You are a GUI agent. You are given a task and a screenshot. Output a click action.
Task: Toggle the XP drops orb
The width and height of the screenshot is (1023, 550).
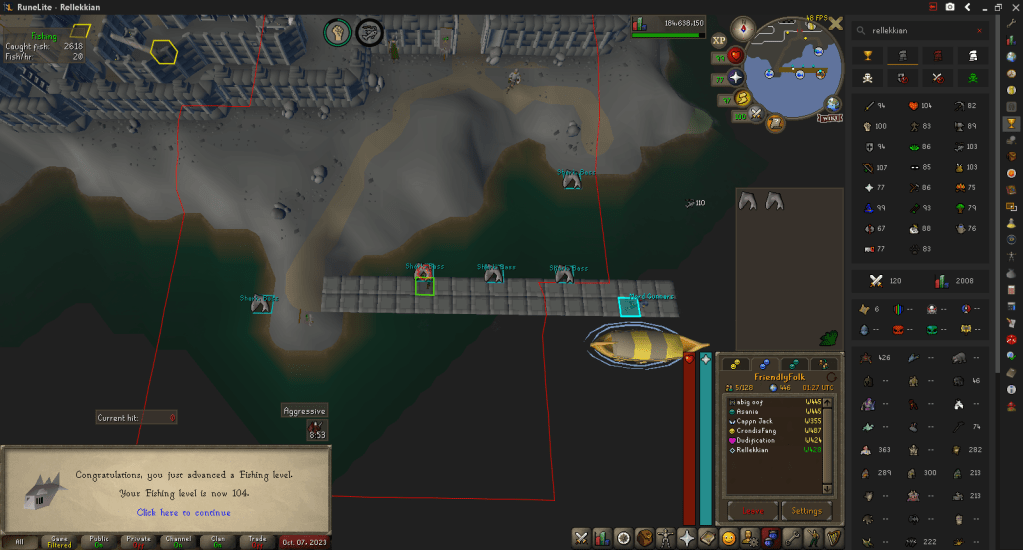[719, 41]
